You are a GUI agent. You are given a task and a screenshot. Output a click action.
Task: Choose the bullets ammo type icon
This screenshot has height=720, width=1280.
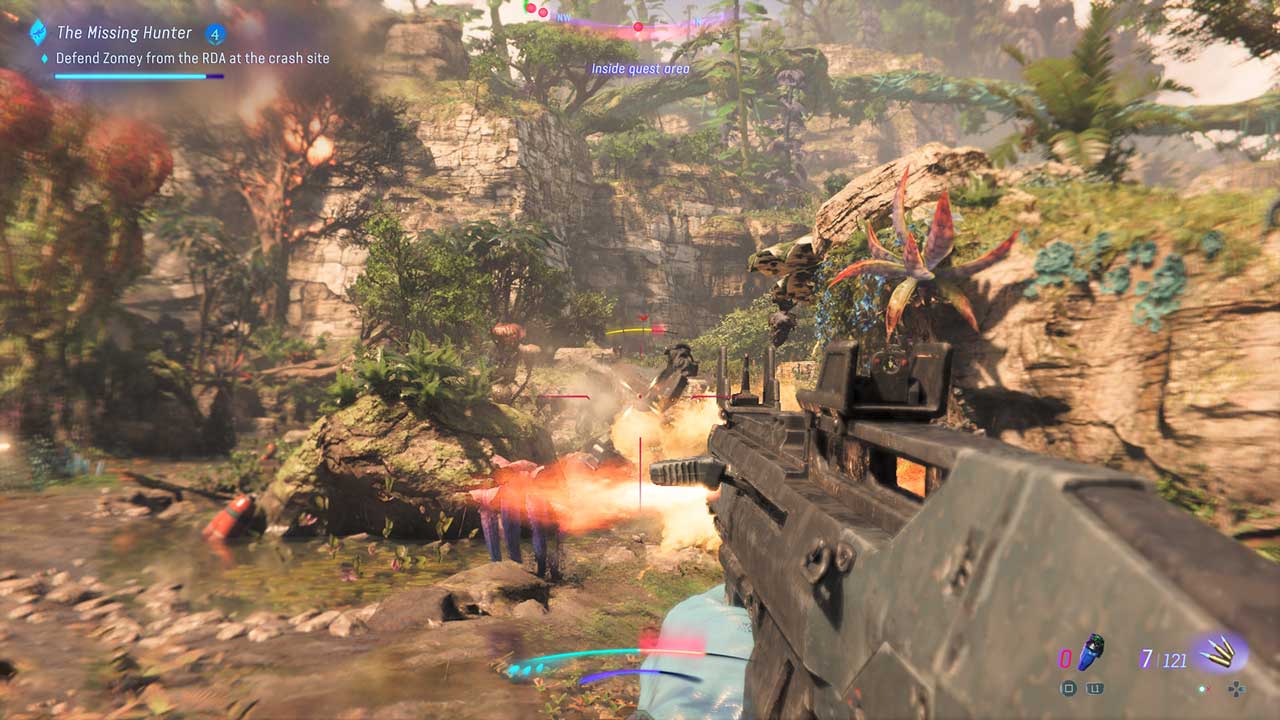[x=1221, y=654]
